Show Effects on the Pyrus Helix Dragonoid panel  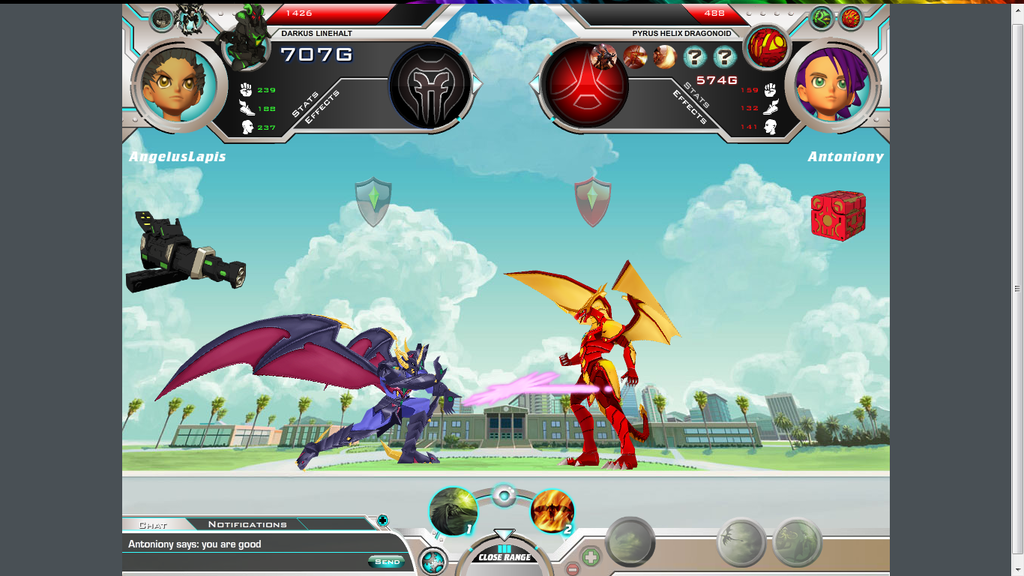click(x=690, y=108)
